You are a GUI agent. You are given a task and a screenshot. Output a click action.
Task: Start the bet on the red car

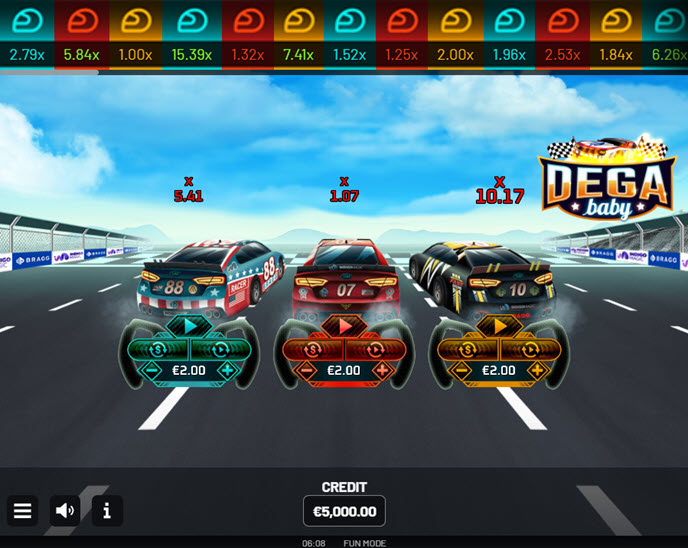pos(344,325)
